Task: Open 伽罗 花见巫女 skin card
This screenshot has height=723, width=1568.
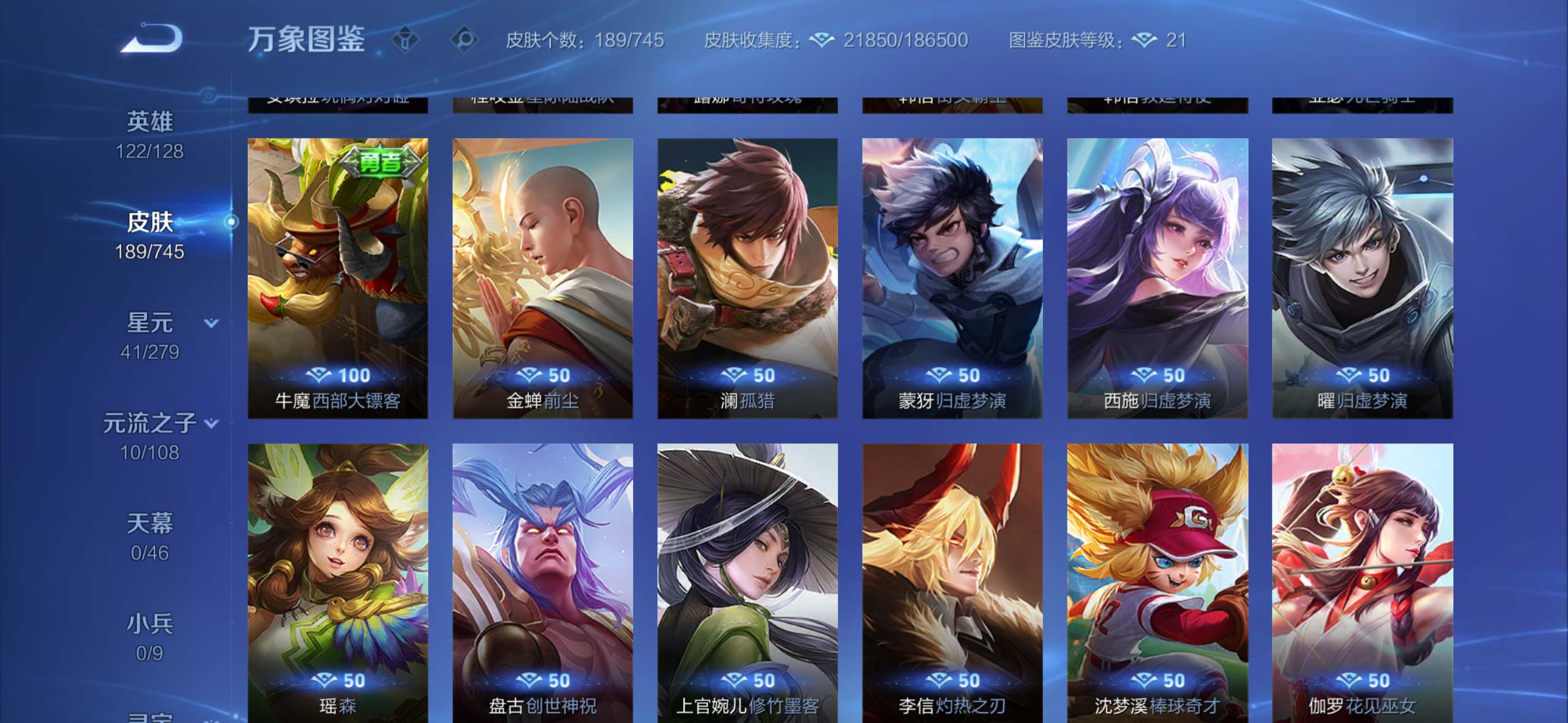Action: (1362, 581)
